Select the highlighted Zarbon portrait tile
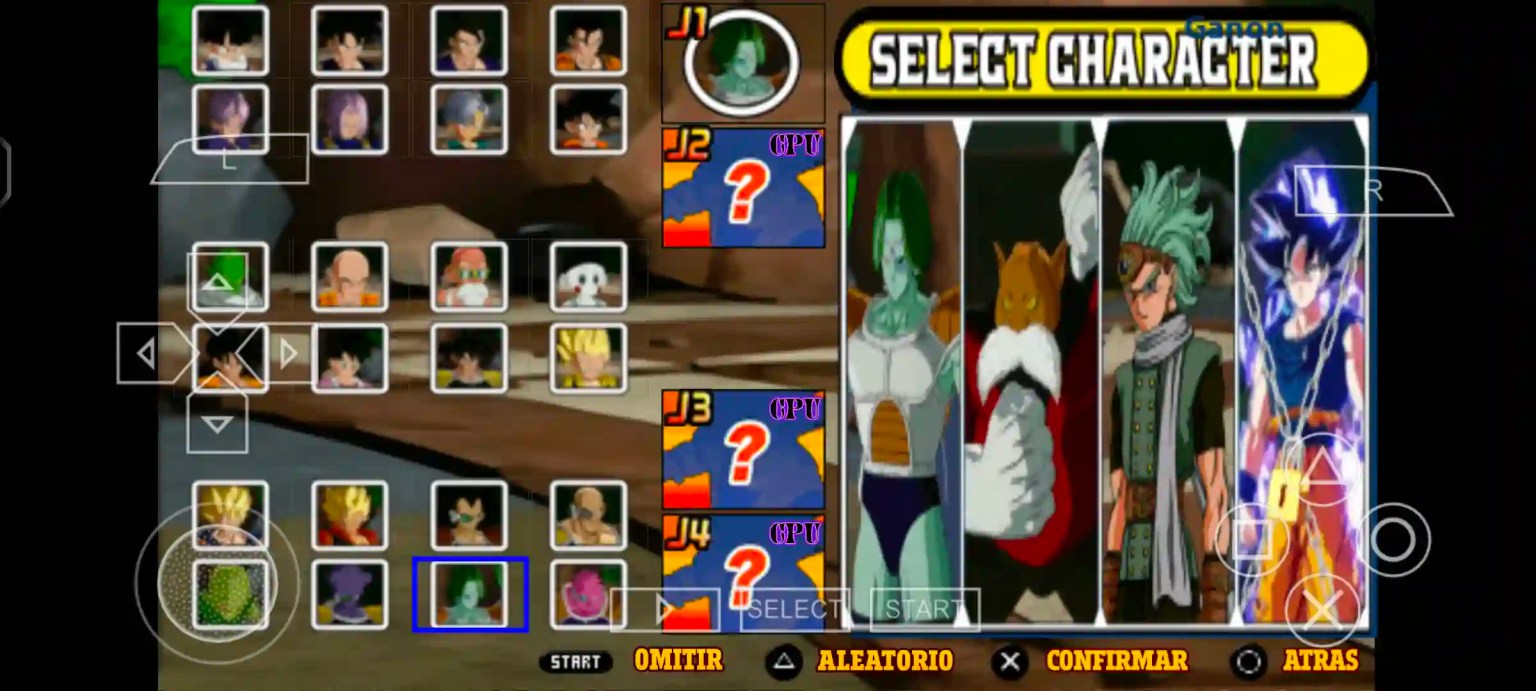 tap(469, 594)
